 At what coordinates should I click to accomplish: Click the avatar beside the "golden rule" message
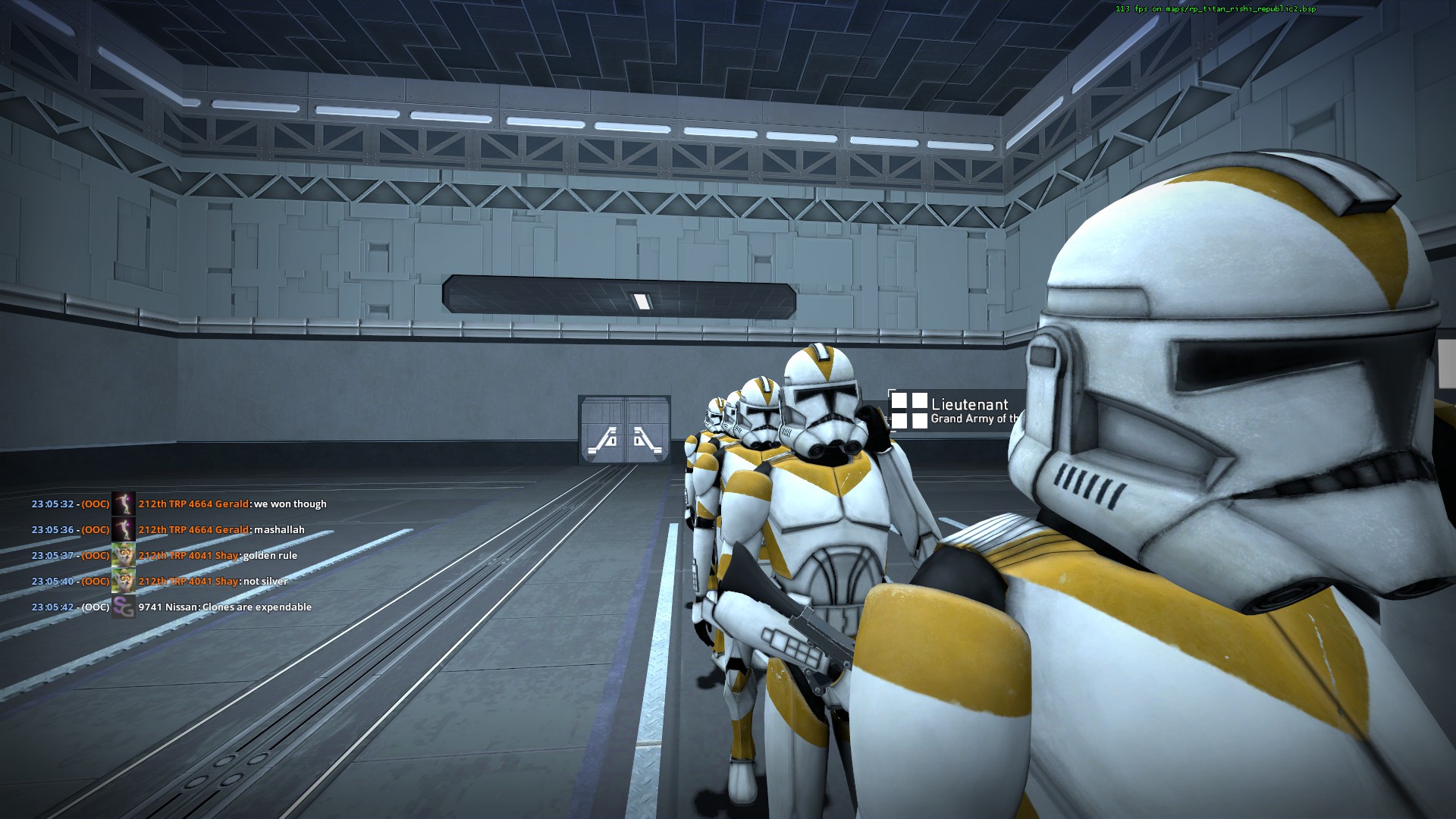tap(123, 555)
